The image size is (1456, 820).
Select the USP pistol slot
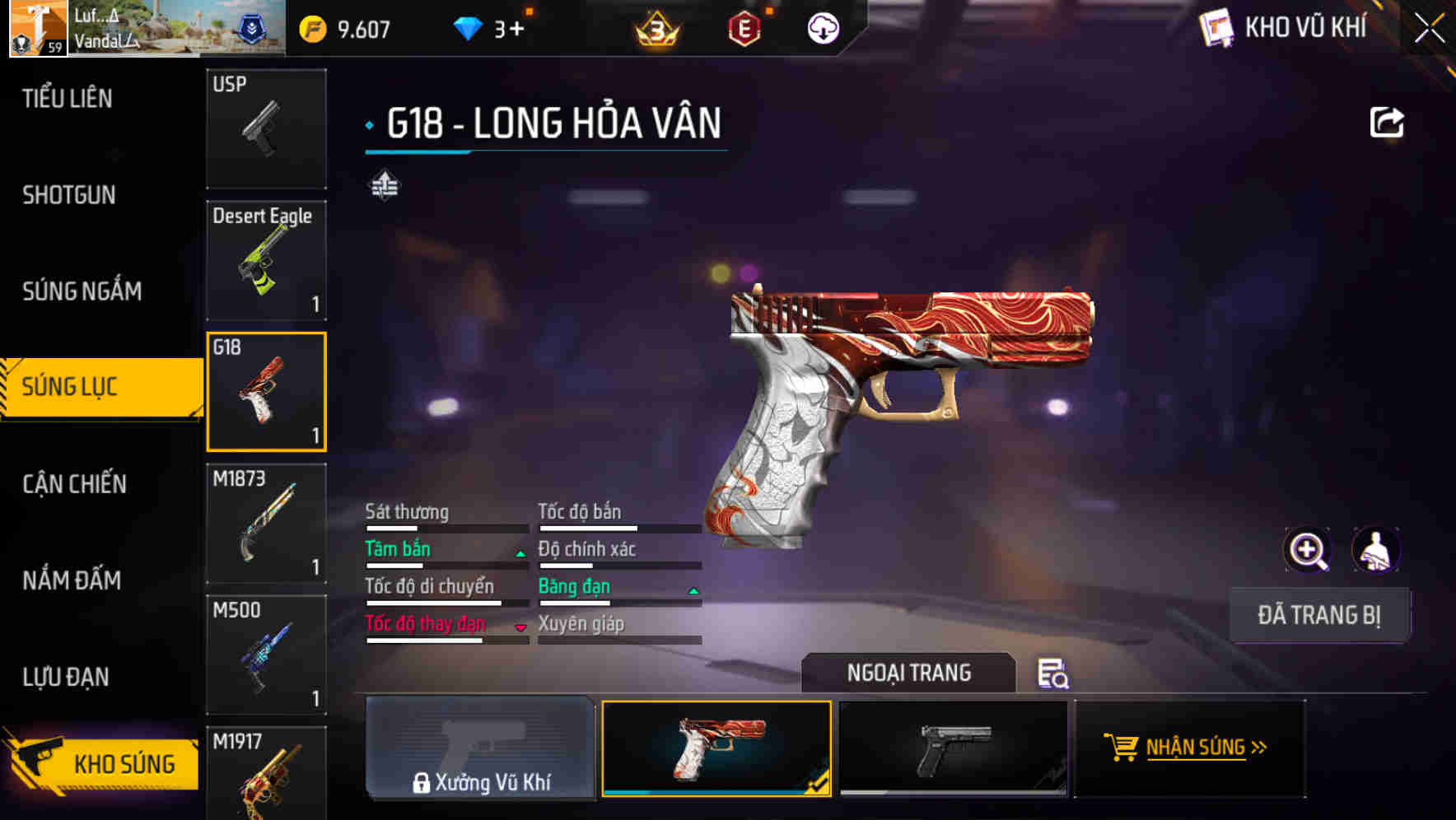266,128
